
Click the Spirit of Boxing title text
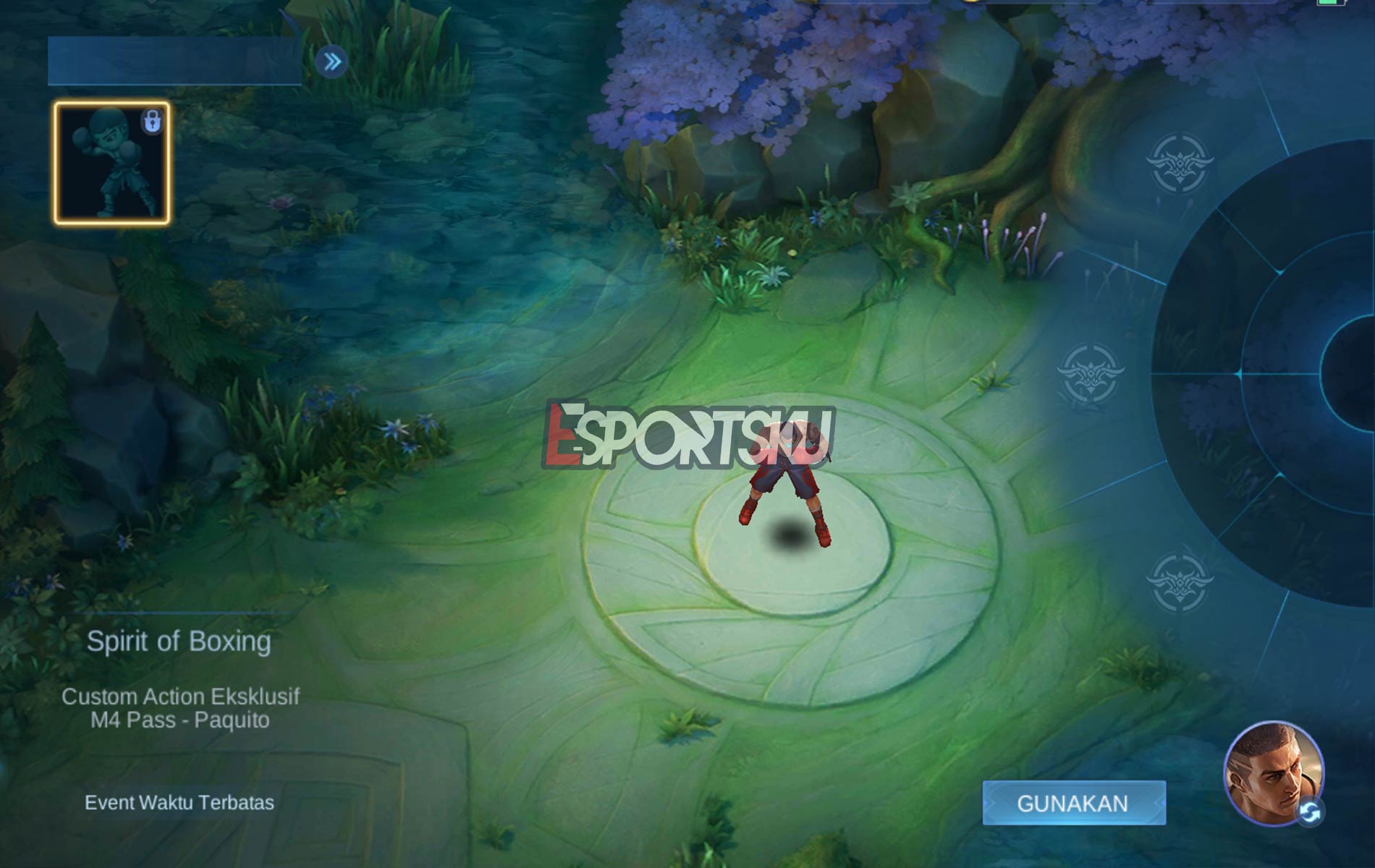pyautogui.click(x=179, y=639)
